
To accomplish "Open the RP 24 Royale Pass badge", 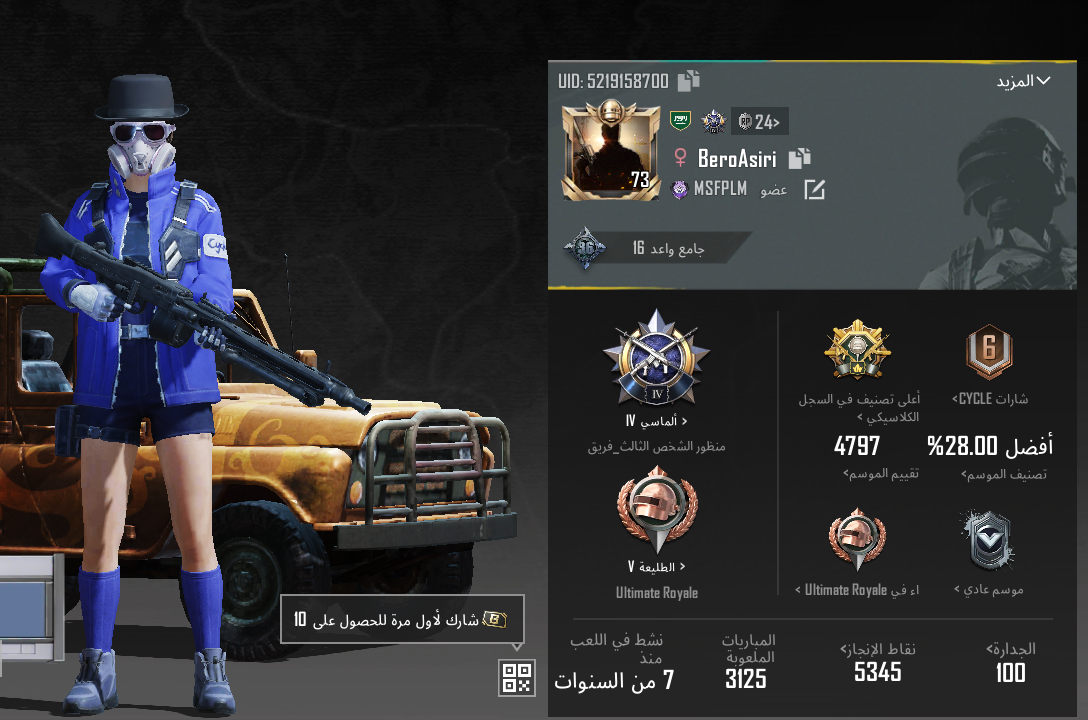I will (x=760, y=122).
